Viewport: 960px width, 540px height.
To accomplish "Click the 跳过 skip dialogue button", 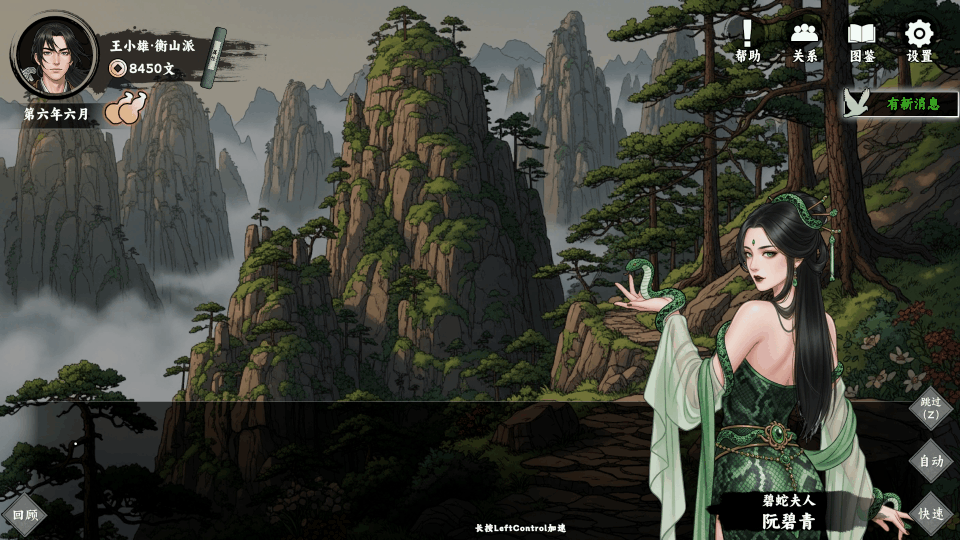I will pyautogui.click(x=931, y=408).
